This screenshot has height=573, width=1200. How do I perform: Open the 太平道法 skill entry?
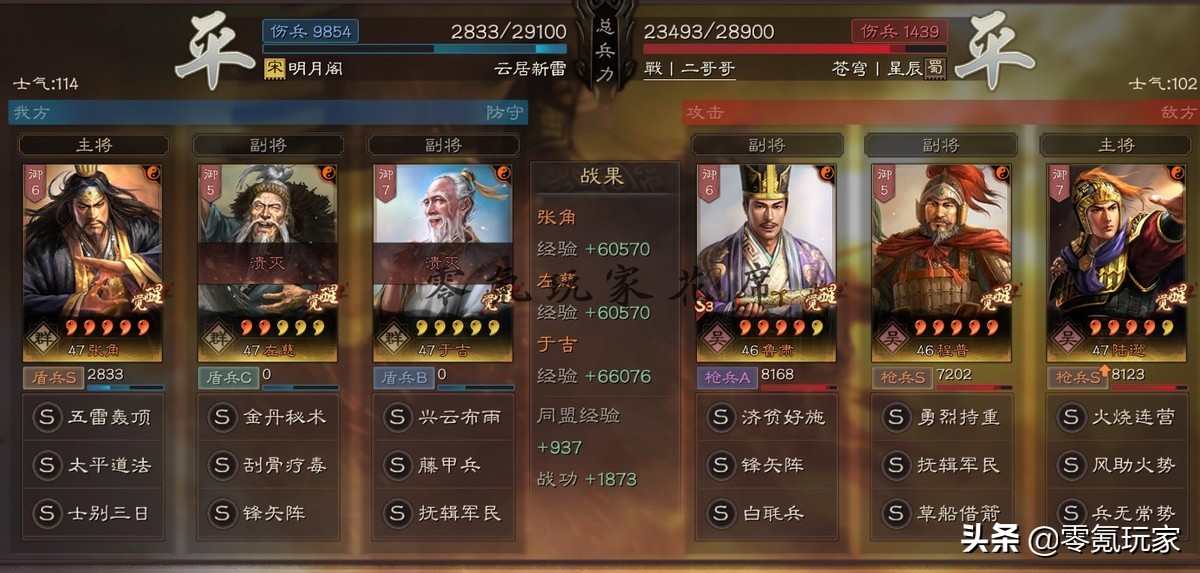click(92, 465)
